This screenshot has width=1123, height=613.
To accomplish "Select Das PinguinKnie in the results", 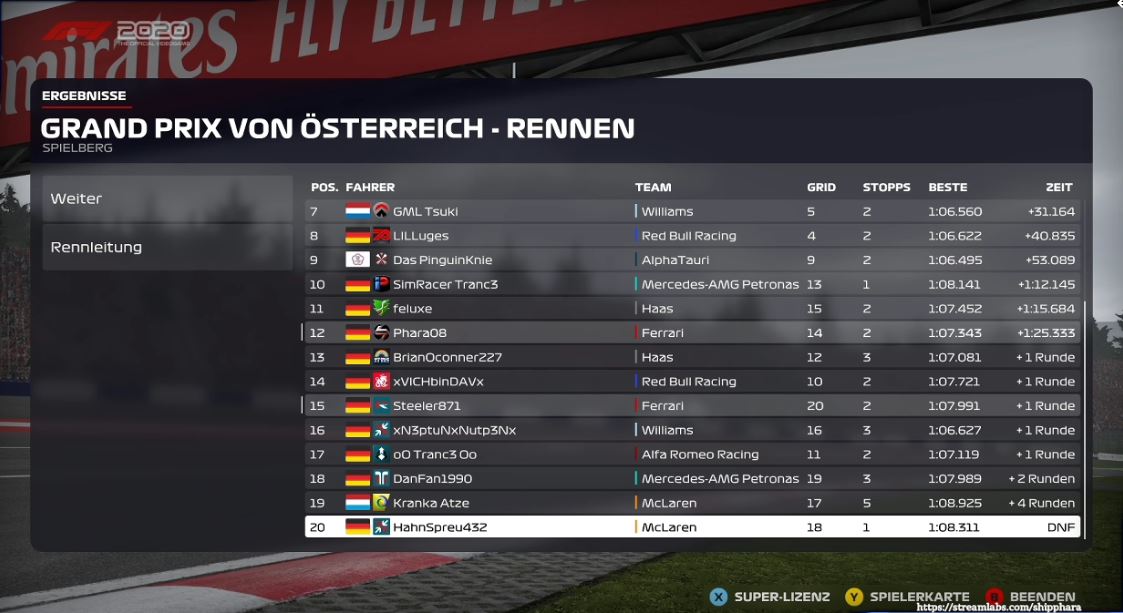I will (x=692, y=260).
